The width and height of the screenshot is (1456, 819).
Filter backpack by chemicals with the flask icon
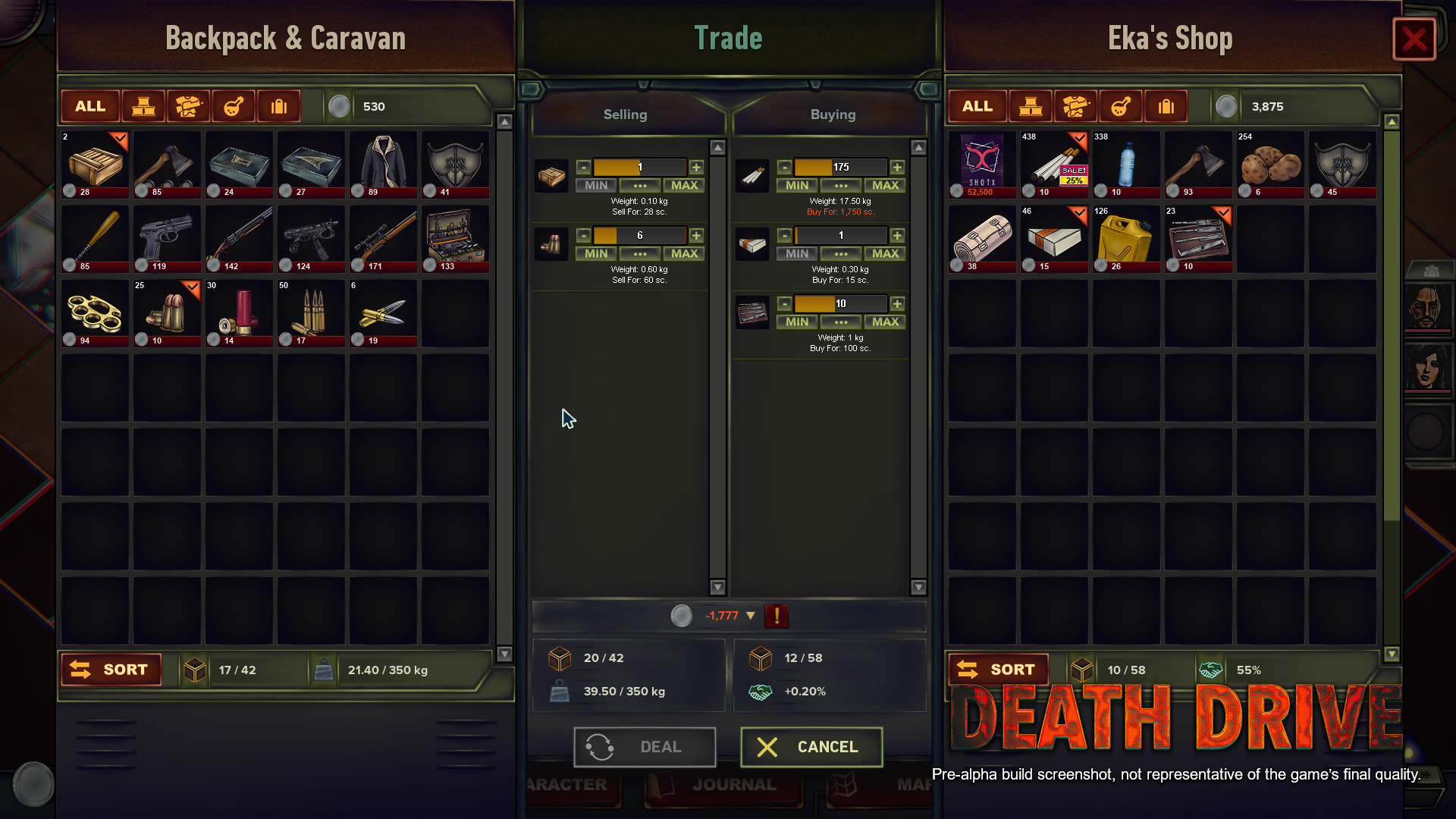(x=234, y=106)
